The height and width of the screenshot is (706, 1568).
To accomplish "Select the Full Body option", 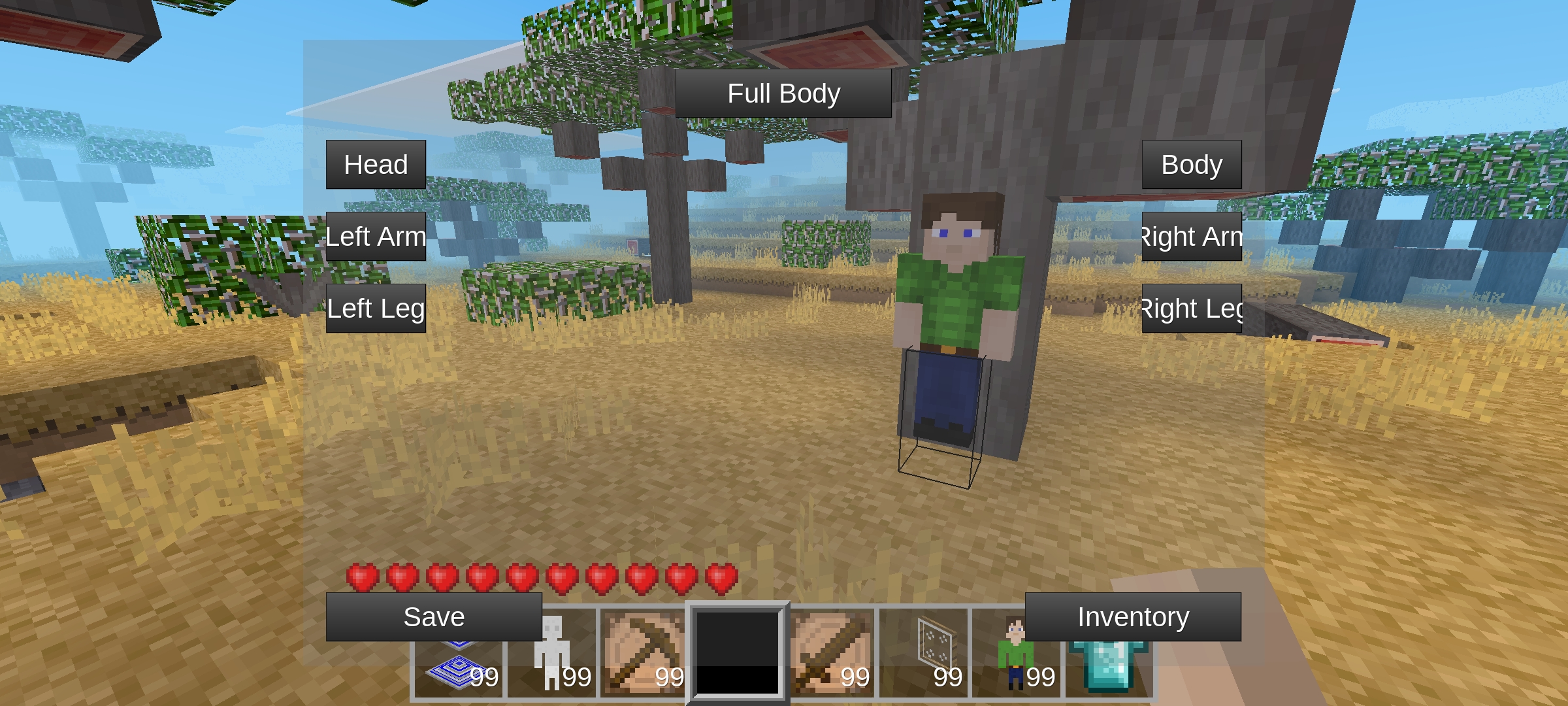I will coord(783,93).
